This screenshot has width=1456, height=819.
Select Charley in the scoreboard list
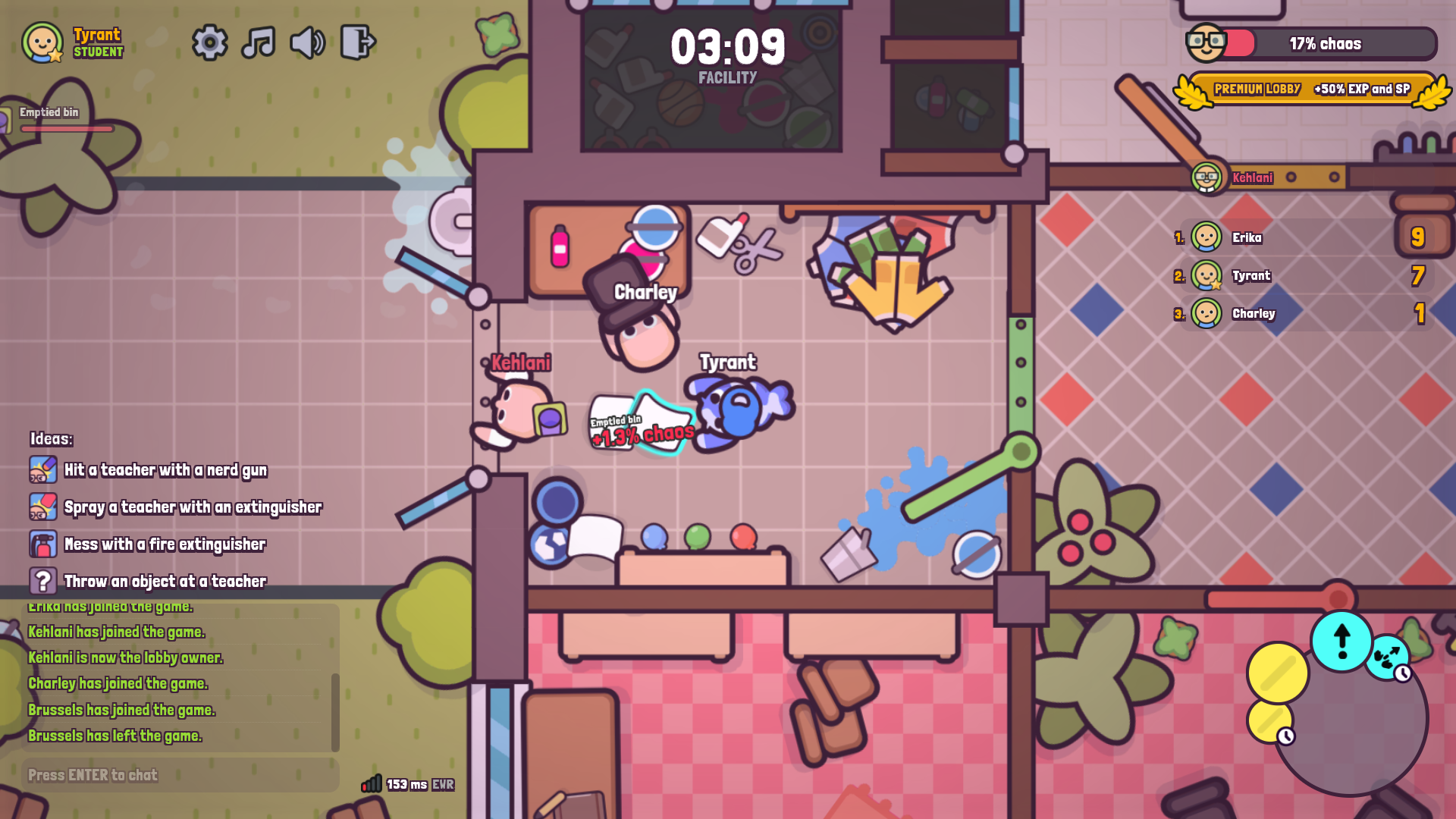pos(1254,313)
